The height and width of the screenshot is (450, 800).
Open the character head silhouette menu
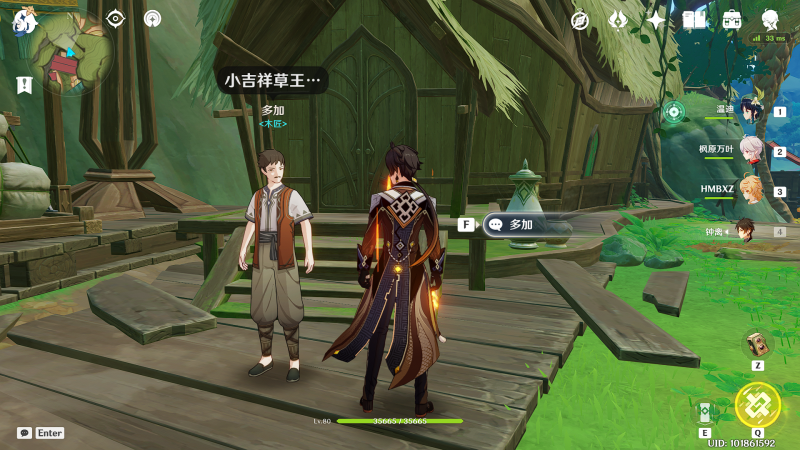click(770, 20)
